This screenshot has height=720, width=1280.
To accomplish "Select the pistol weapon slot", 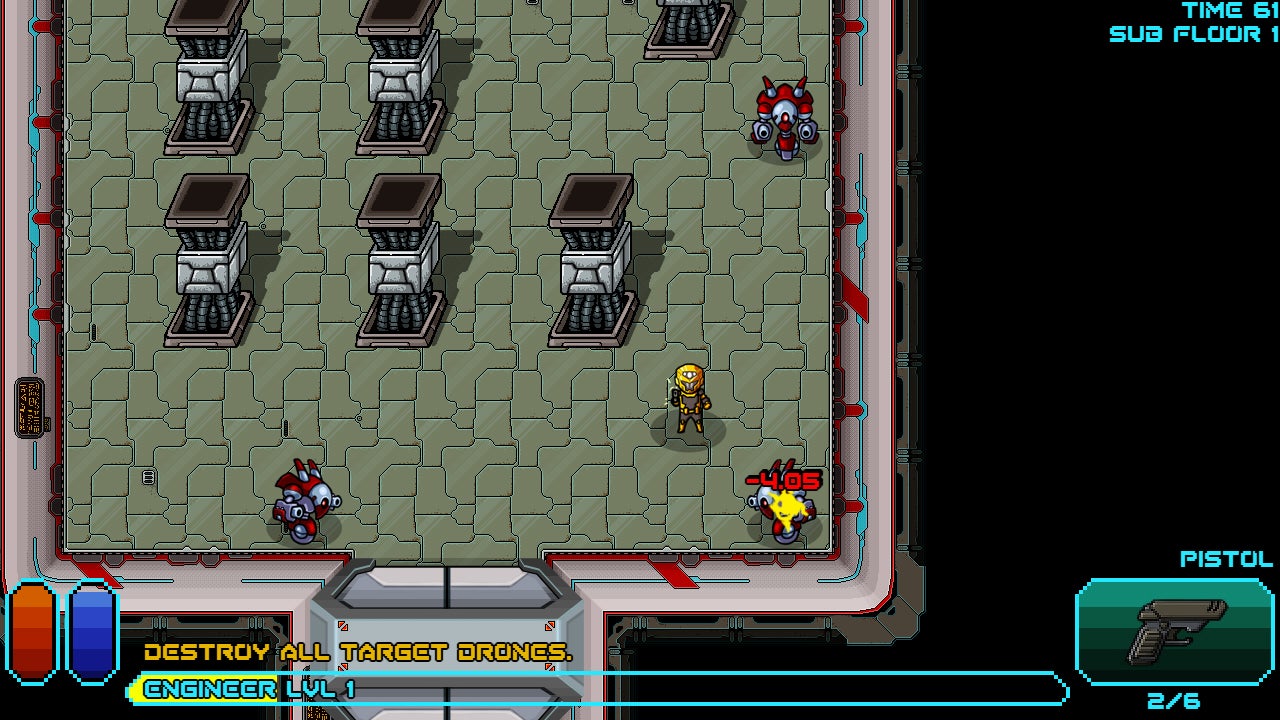I will (x=1175, y=630).
